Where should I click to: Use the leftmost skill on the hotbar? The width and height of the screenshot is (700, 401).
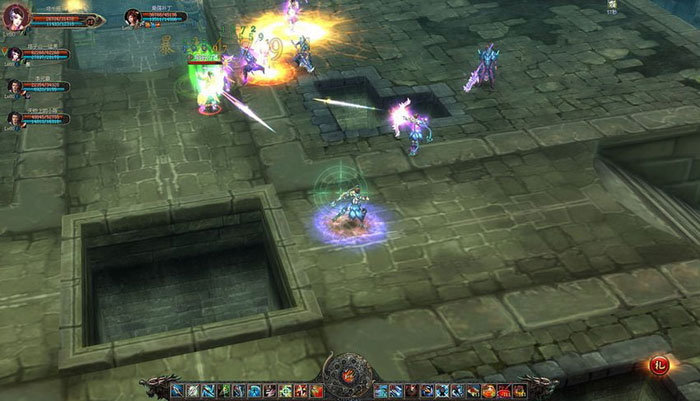click(x=178, y=390)
